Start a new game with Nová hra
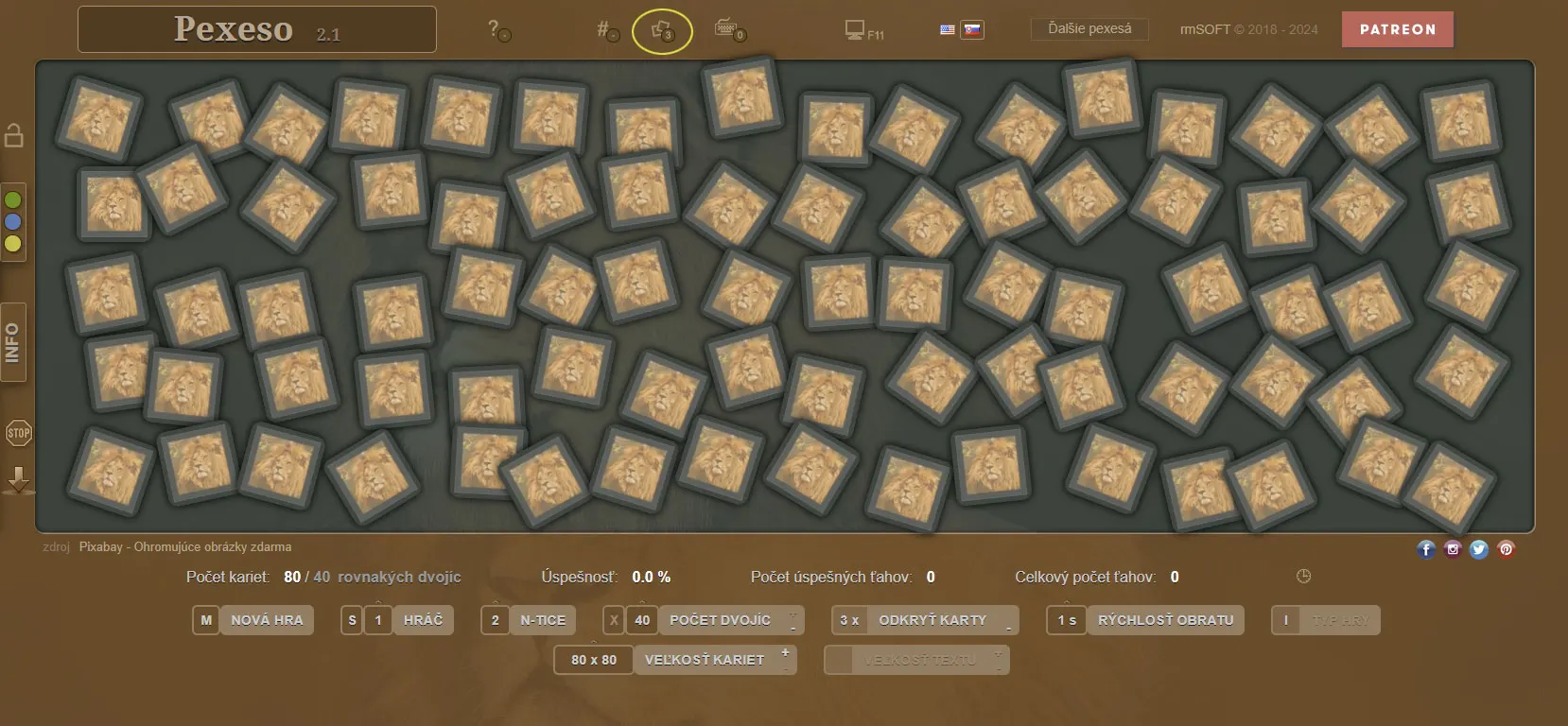The image size is (1568, 726). 266,620
